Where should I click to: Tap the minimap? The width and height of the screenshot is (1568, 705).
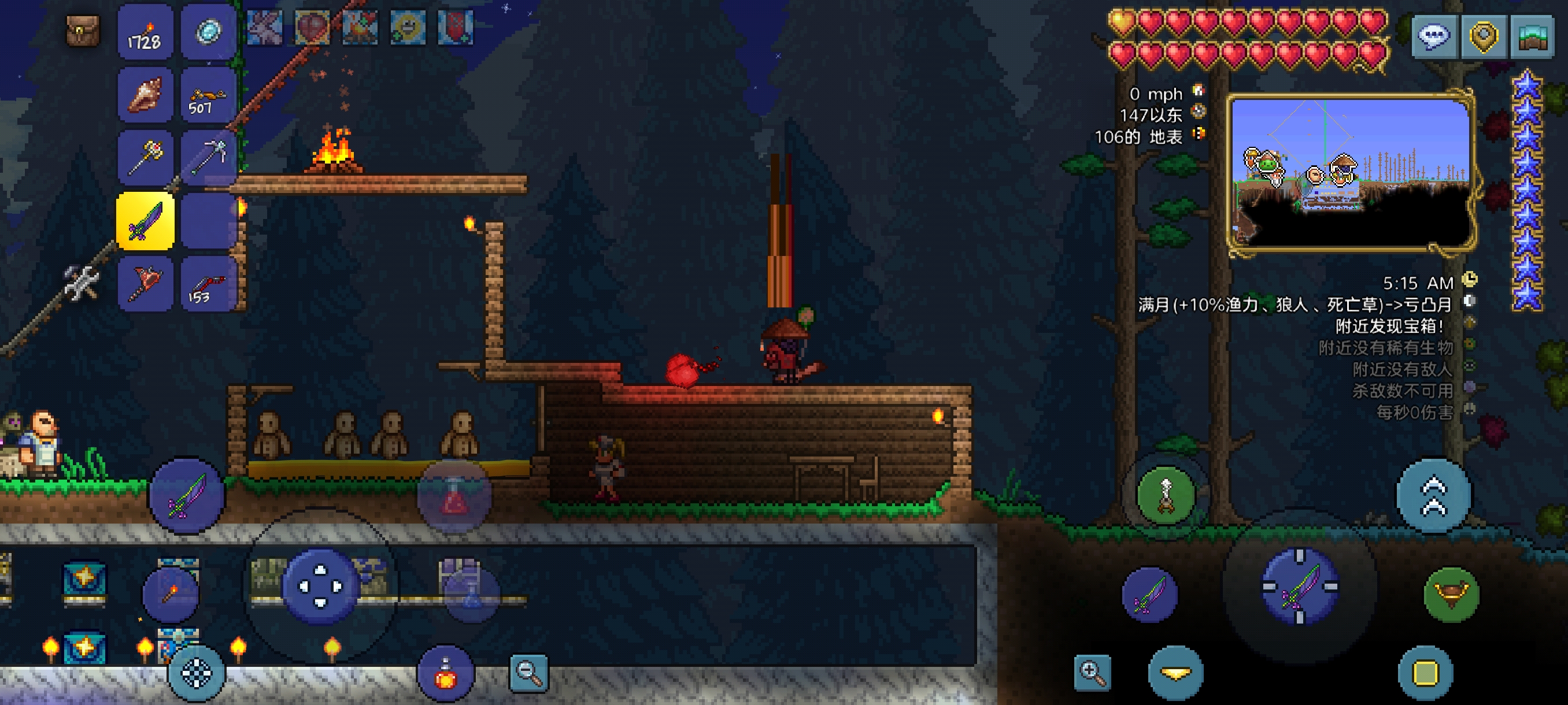click(1351, 172)
